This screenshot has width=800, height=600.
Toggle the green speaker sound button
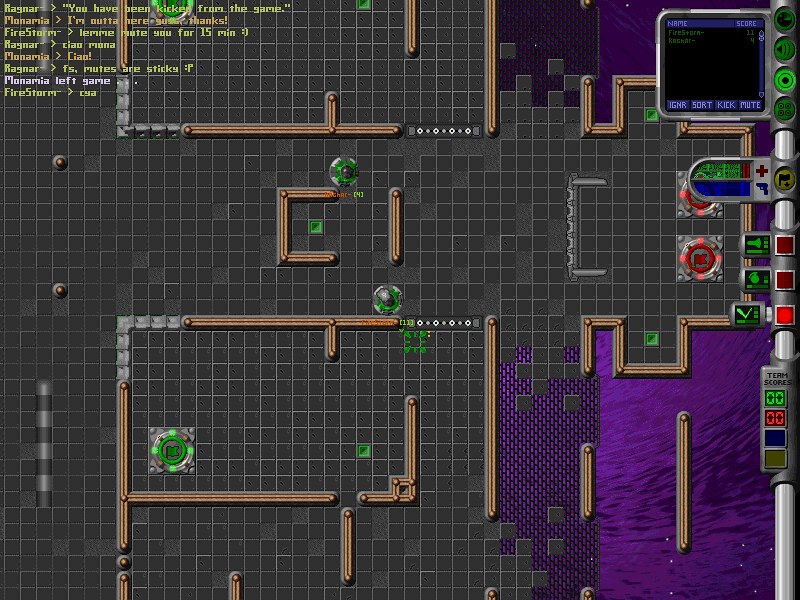pyautogui.click(x=785, y=51)
